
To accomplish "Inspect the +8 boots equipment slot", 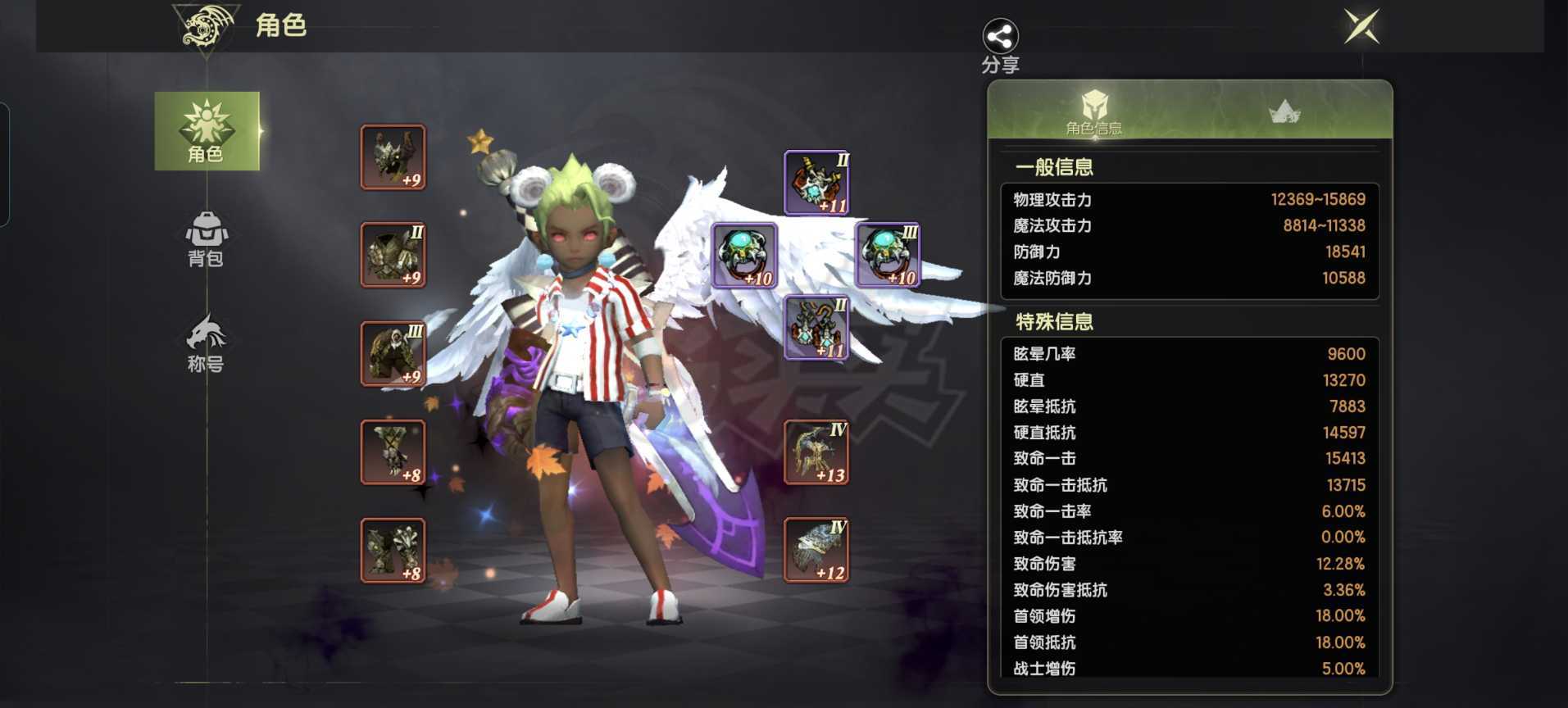I will 393,551.
